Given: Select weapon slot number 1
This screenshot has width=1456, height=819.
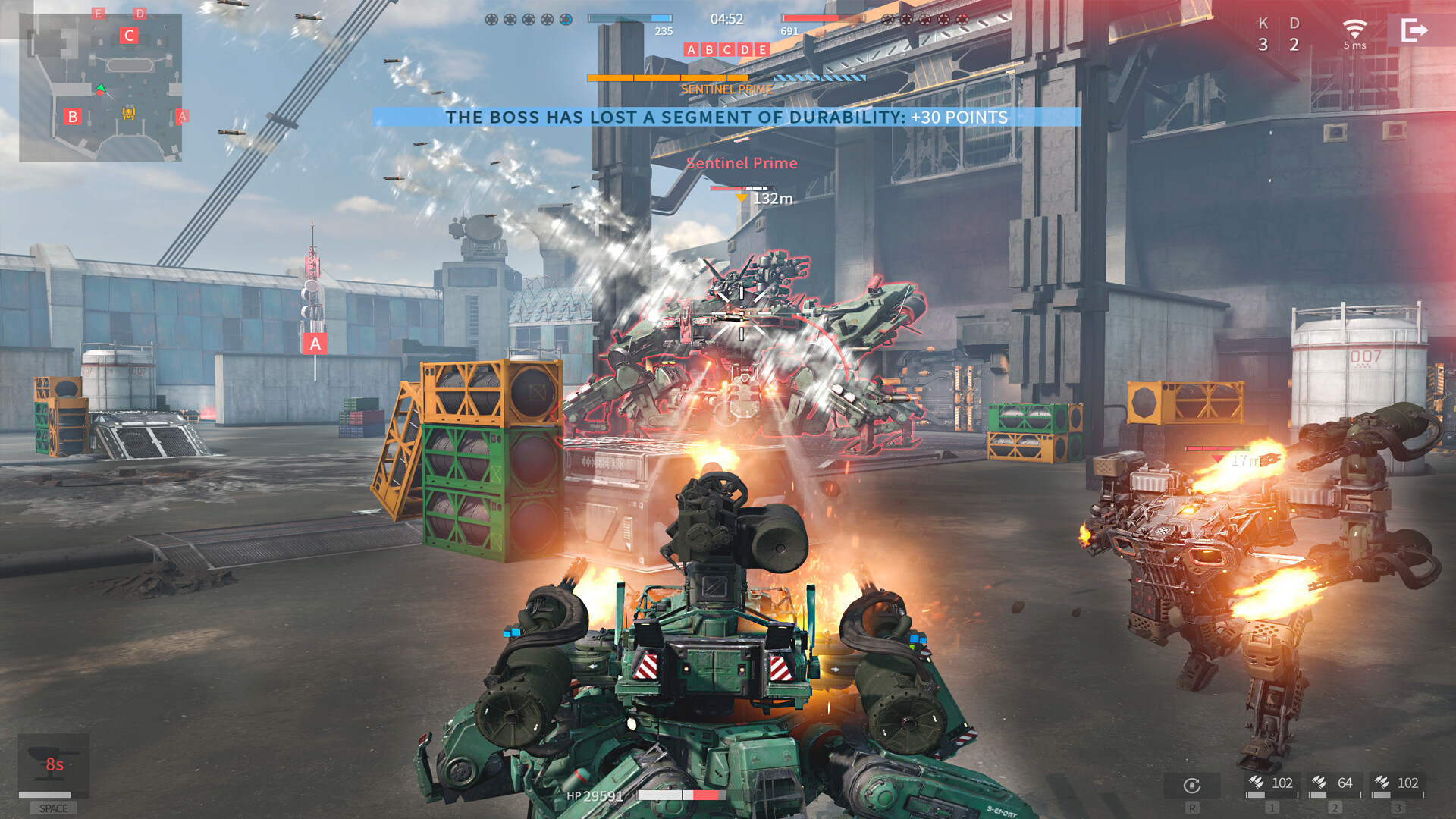Looking at the screenshot, I should click(1272, 784).
